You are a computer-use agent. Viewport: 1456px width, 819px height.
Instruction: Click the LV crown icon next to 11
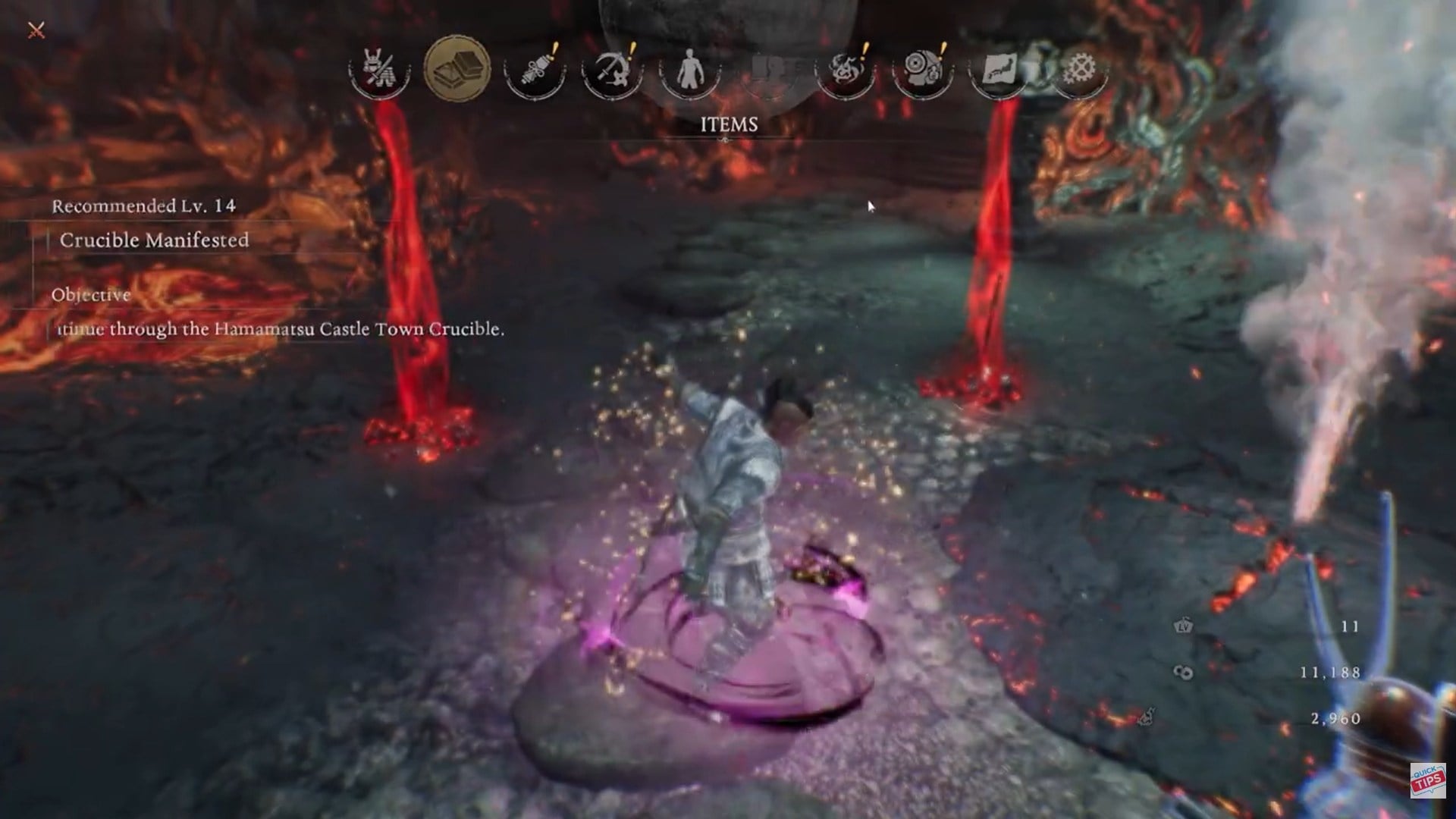click(x=1182, y=626)
